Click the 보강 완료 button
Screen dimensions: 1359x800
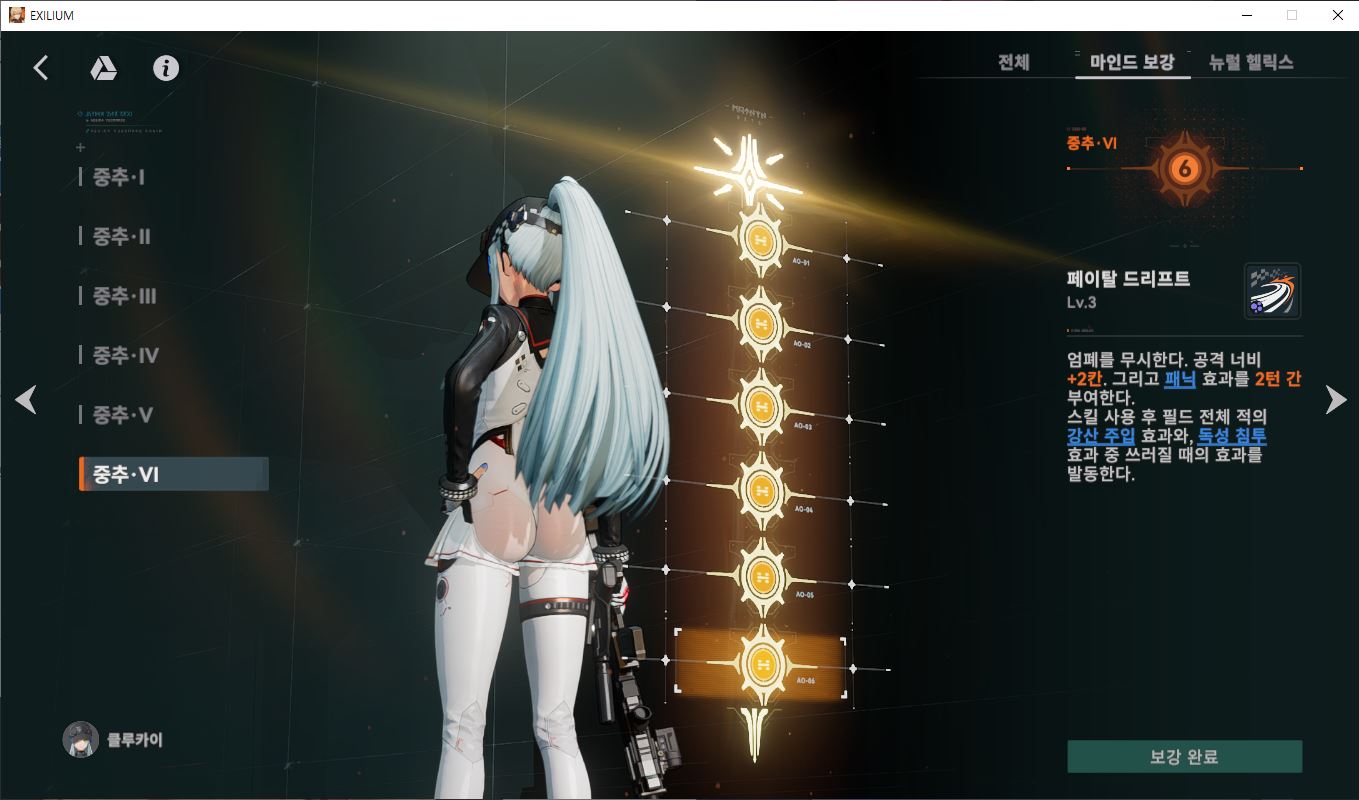click(1184, 757)
